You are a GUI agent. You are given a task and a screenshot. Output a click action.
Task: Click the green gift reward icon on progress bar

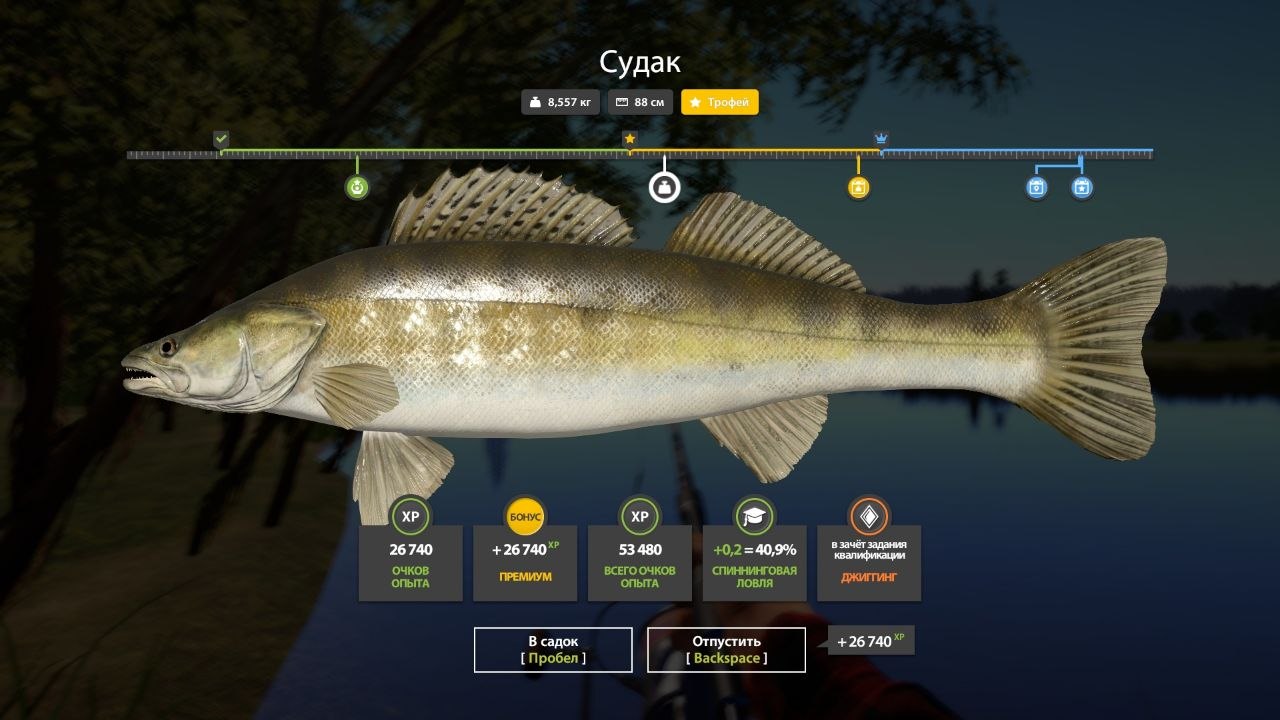pos(357,188)
